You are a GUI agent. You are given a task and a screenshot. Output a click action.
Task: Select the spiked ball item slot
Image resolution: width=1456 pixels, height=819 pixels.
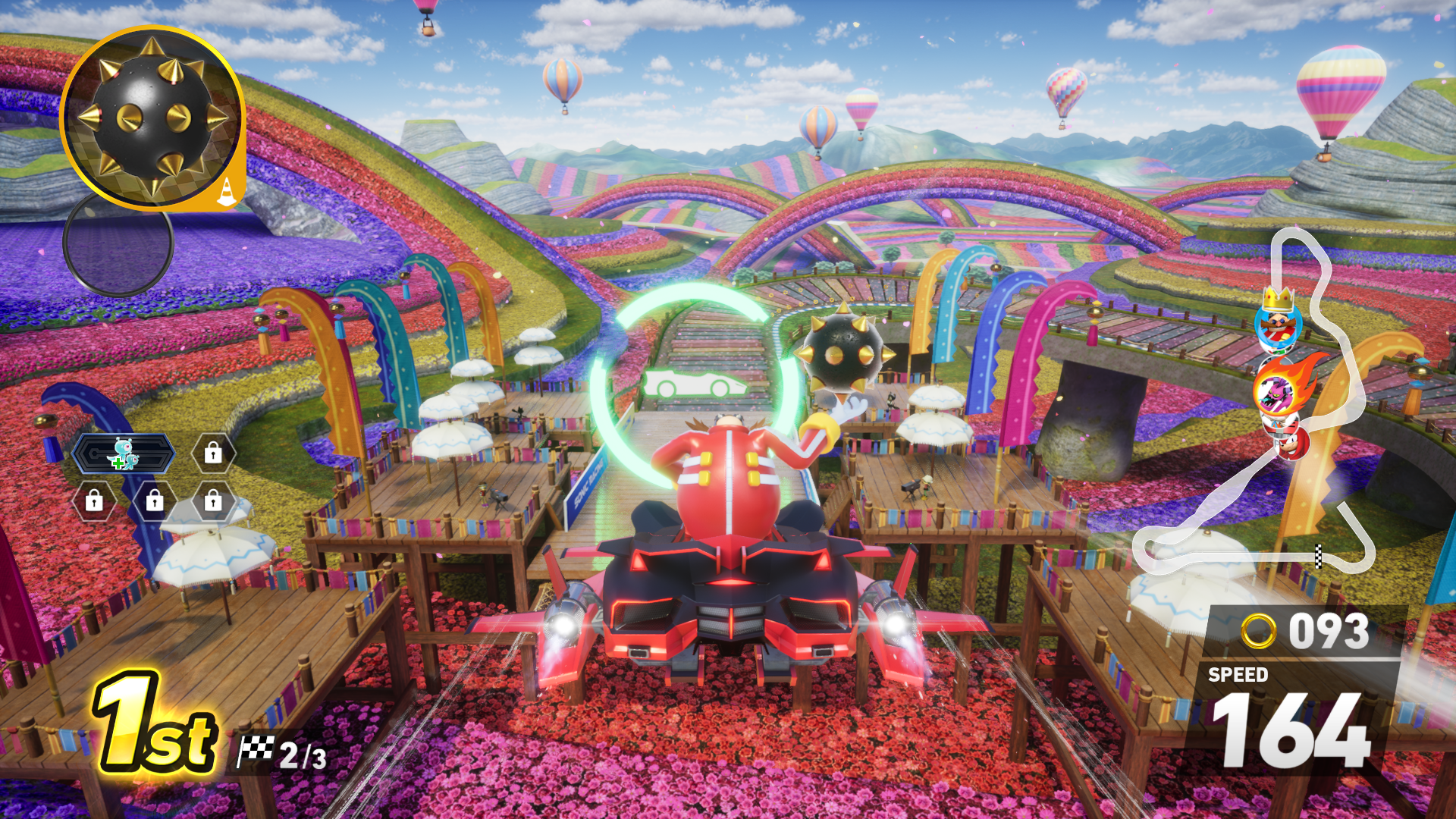point(152,118)
